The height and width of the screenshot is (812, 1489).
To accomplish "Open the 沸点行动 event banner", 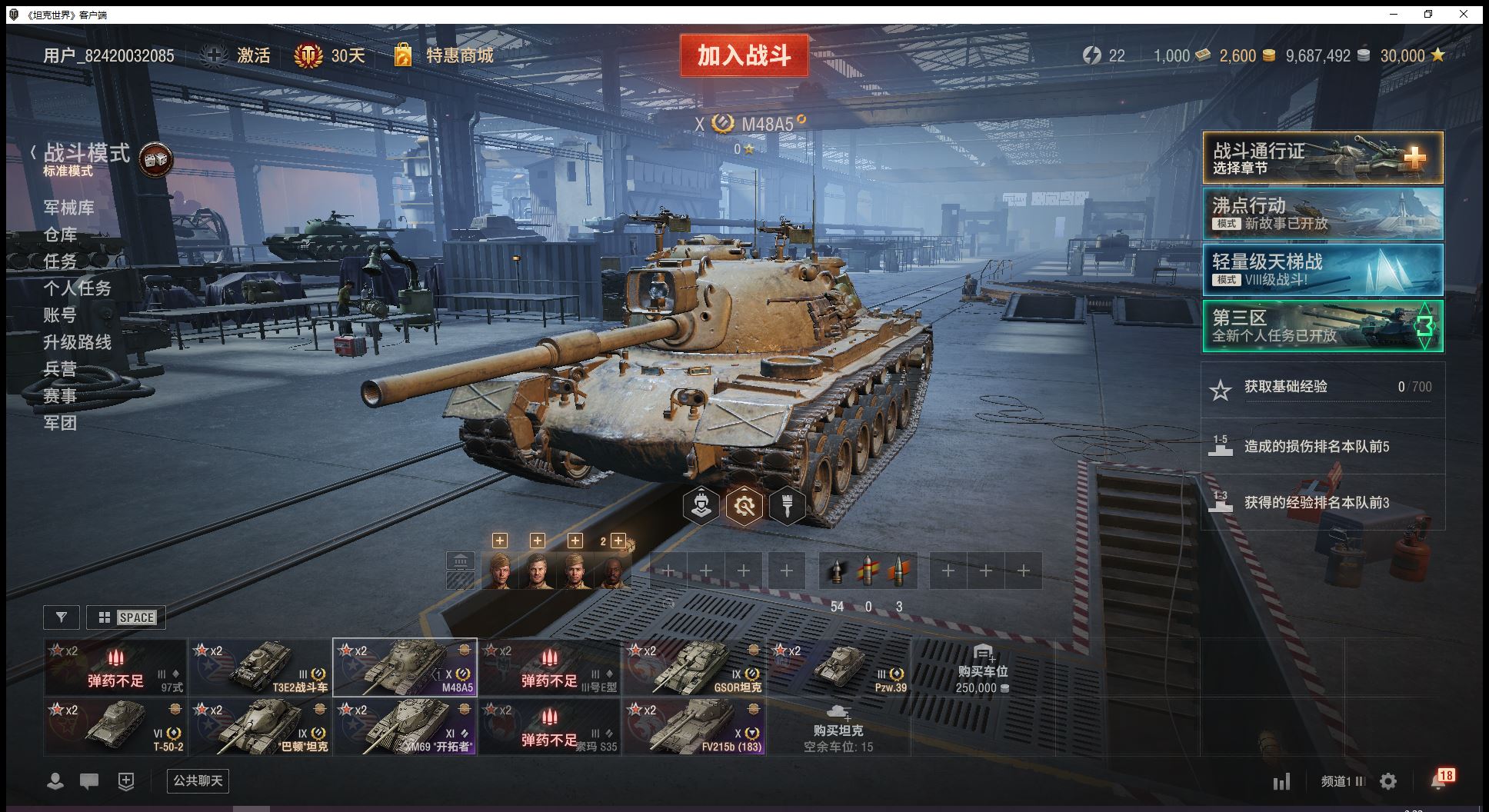I will pyautogui.click(x=1322, y=214).
